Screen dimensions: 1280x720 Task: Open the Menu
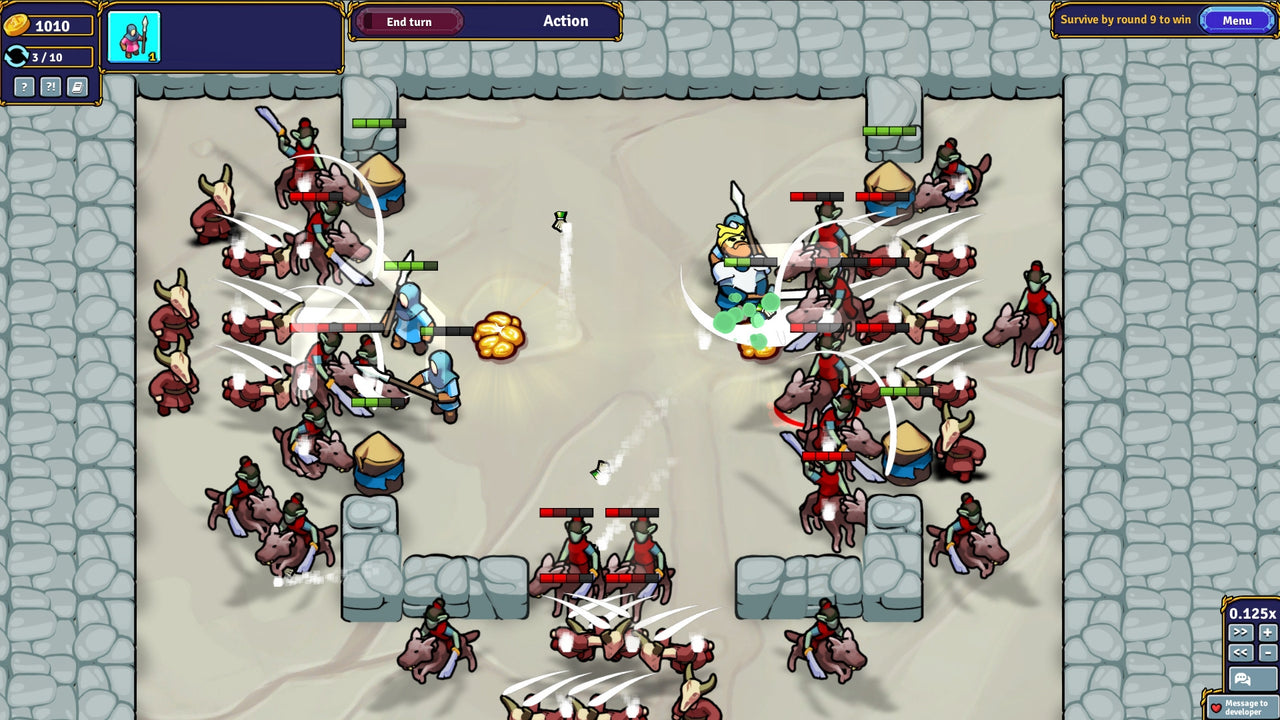[1238, 19]
